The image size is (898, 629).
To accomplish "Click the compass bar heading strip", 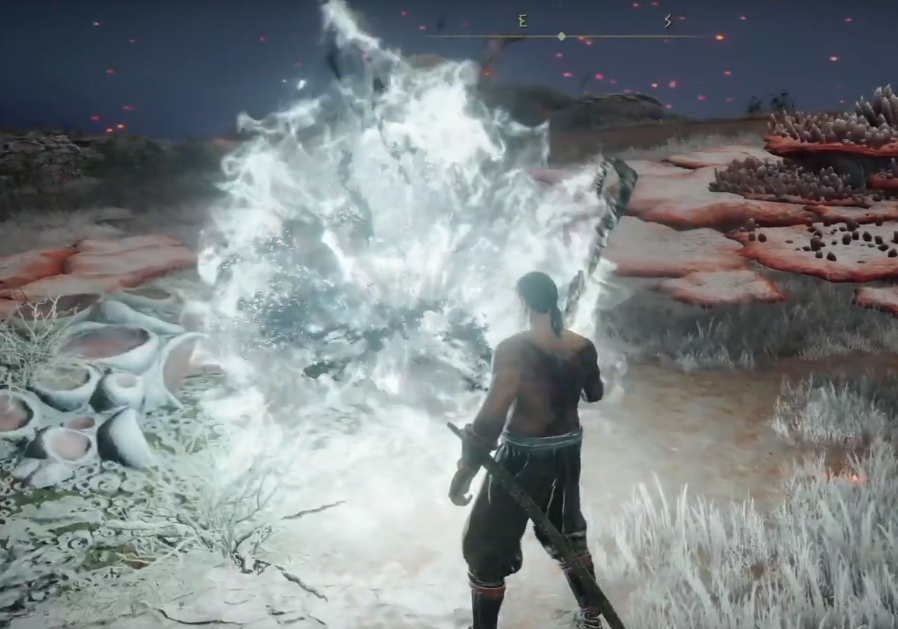I will (x=562, y=36).
